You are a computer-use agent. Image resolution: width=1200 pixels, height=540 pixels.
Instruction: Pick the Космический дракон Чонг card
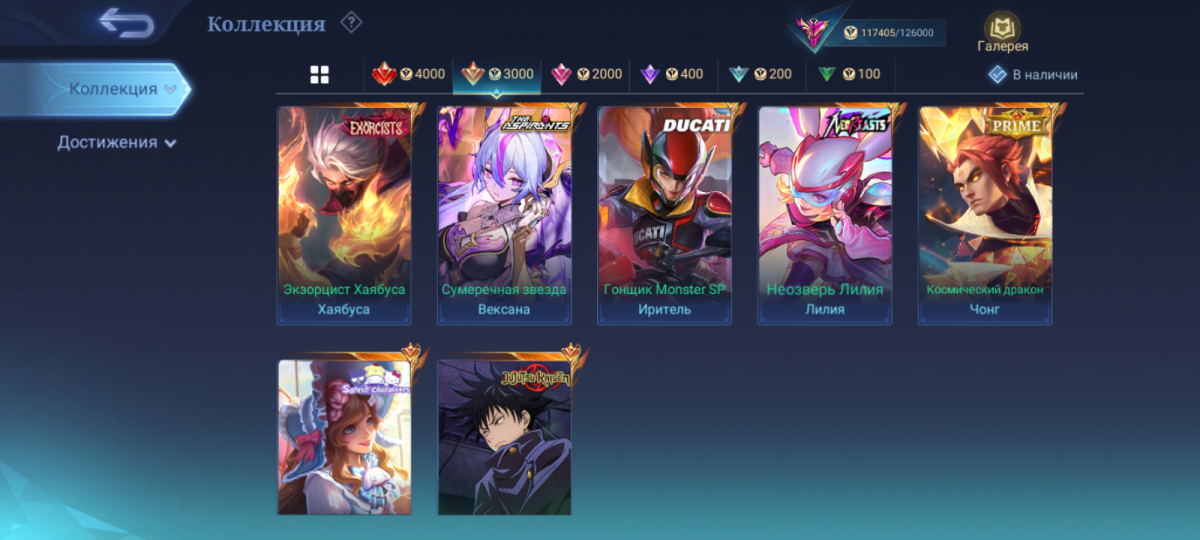pyautogui.click(x=984, y=214)
